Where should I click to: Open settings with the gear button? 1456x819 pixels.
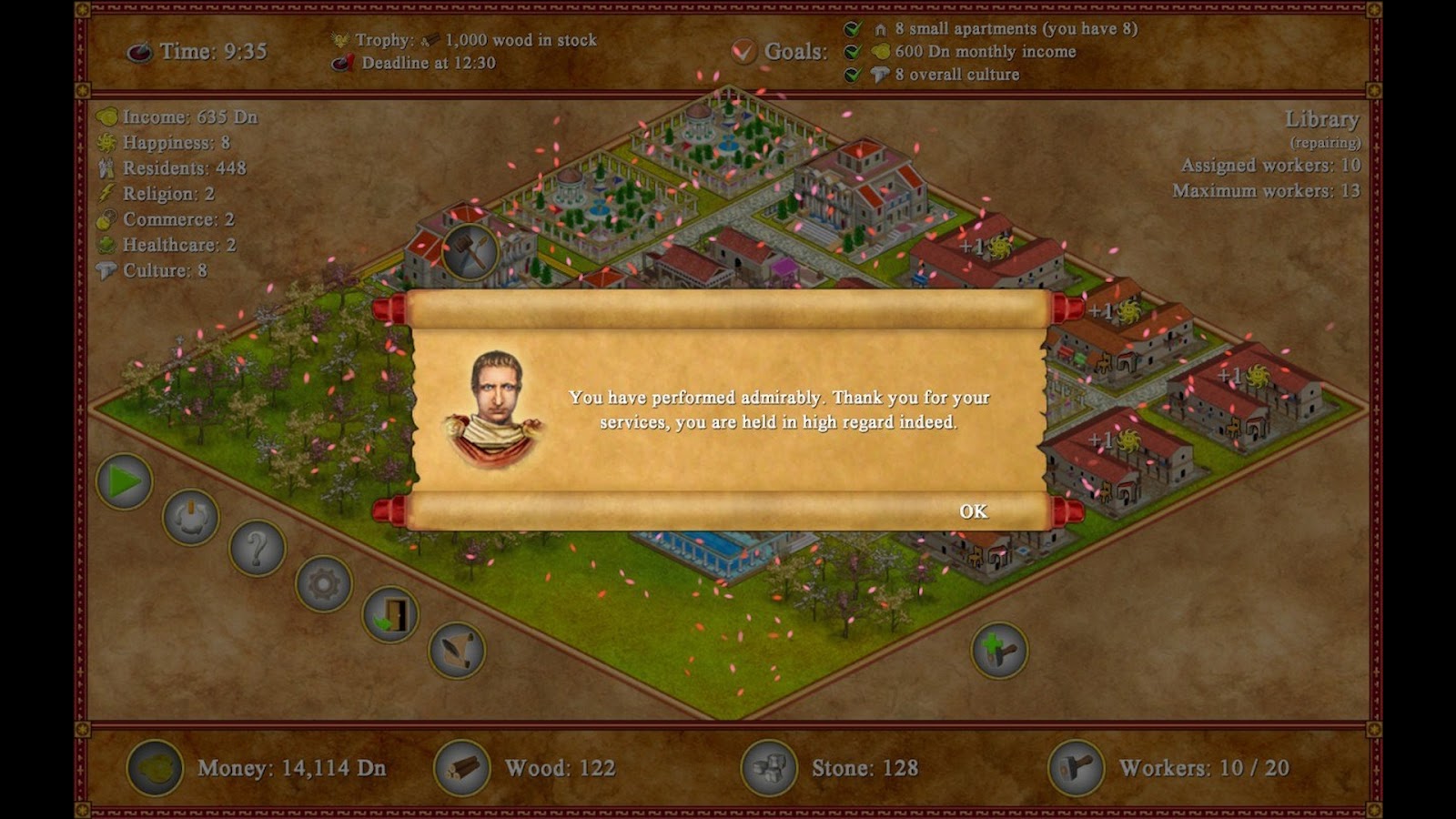[x=324, y=583]
